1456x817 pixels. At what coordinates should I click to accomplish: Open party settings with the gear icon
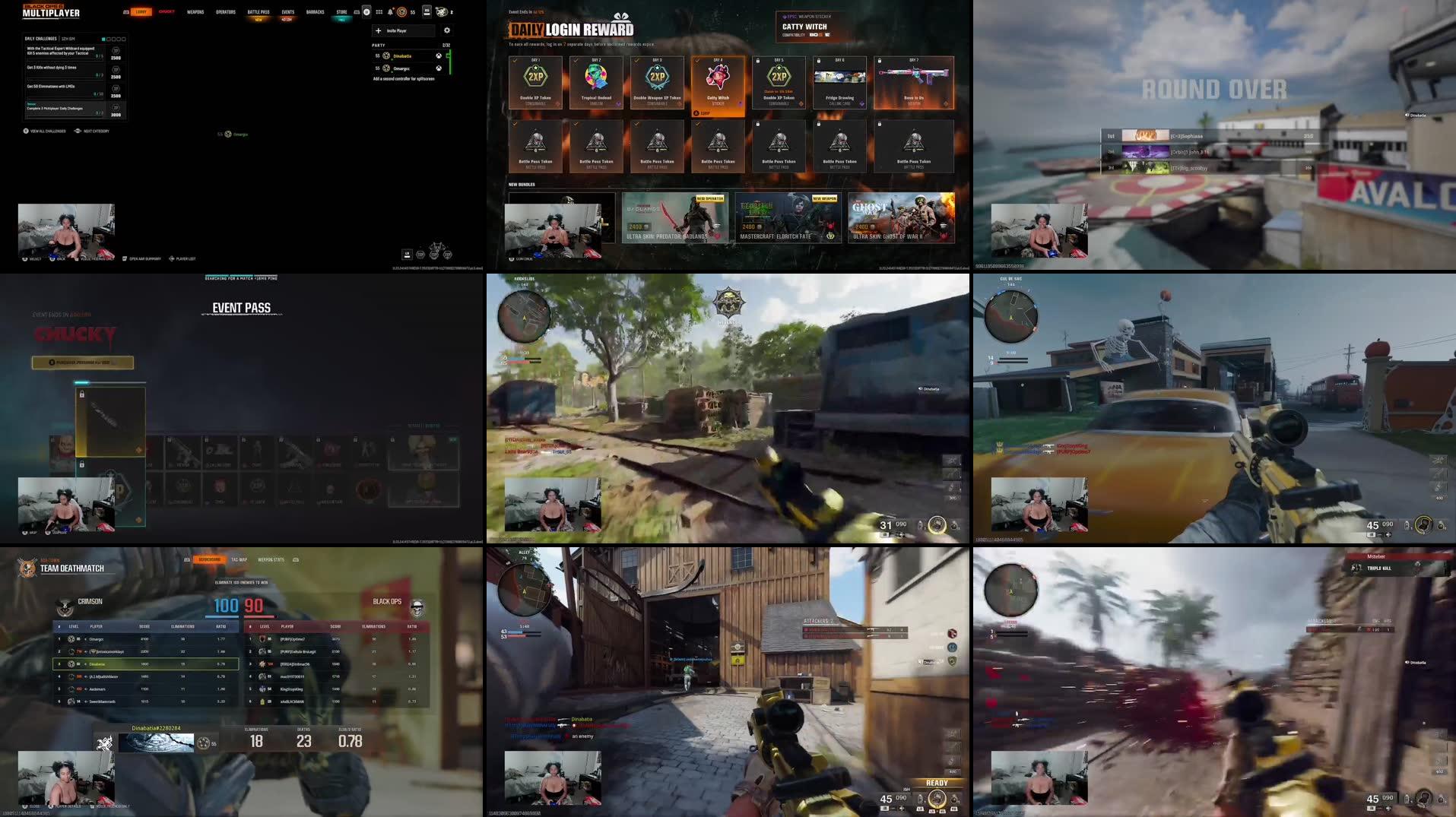tap(447, 30)
